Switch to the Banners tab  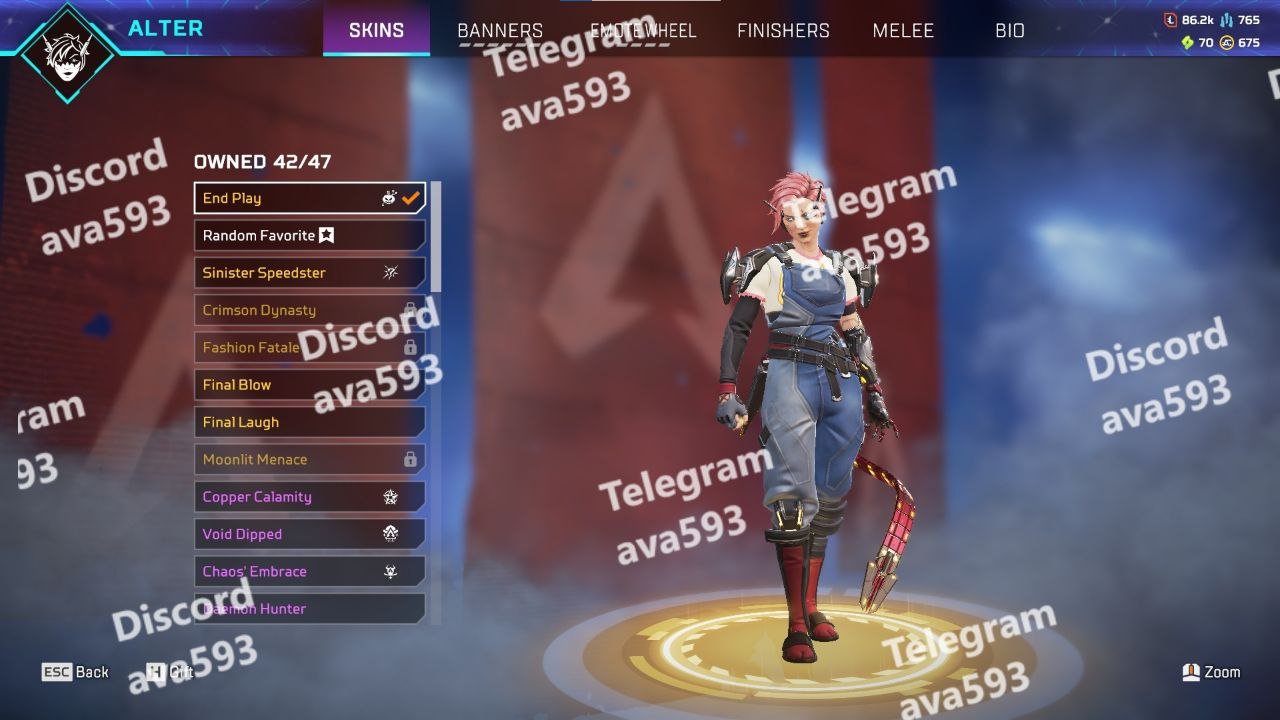(500, 30)
